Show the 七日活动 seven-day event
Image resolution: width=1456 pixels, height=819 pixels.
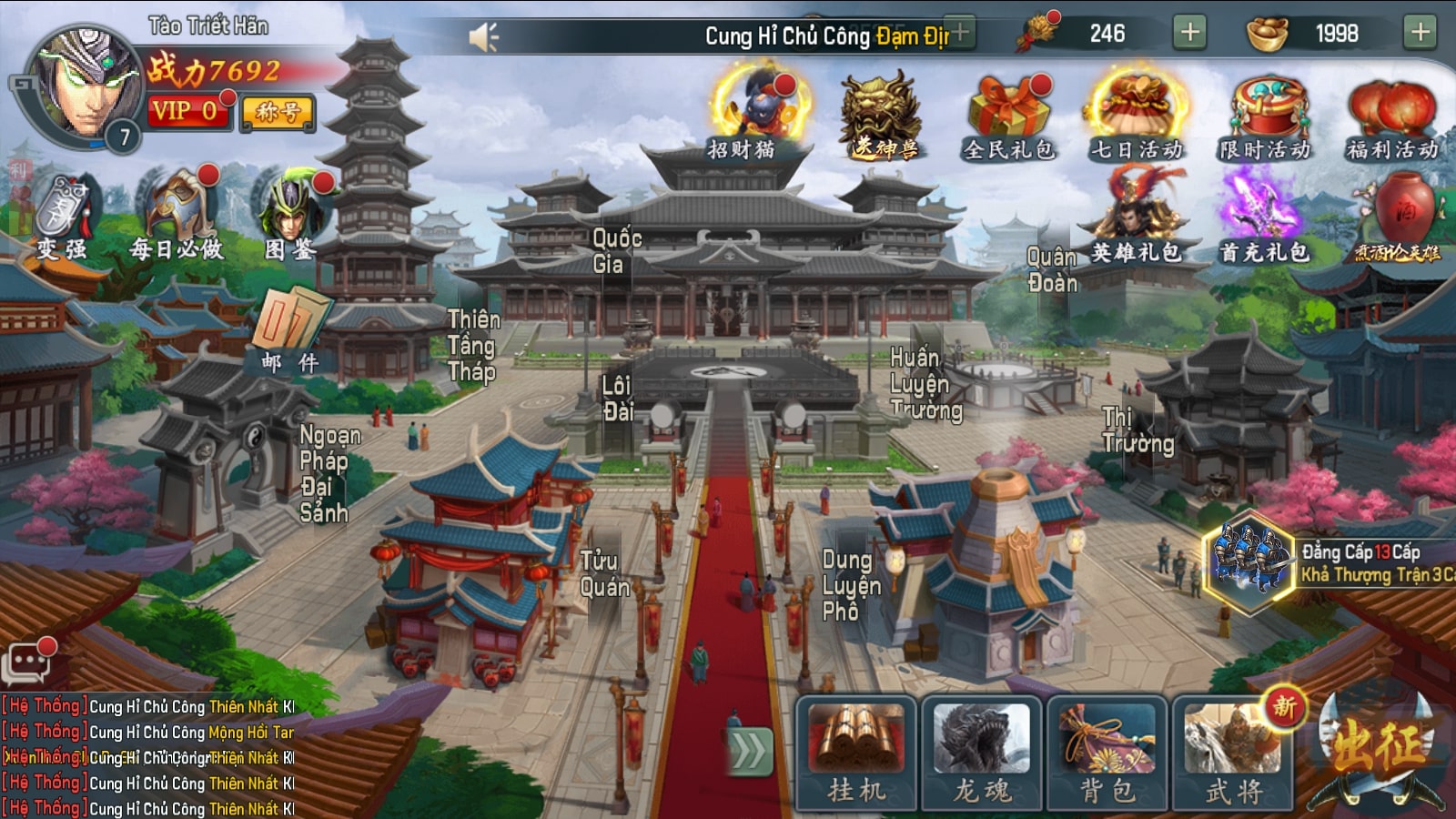1137,116
